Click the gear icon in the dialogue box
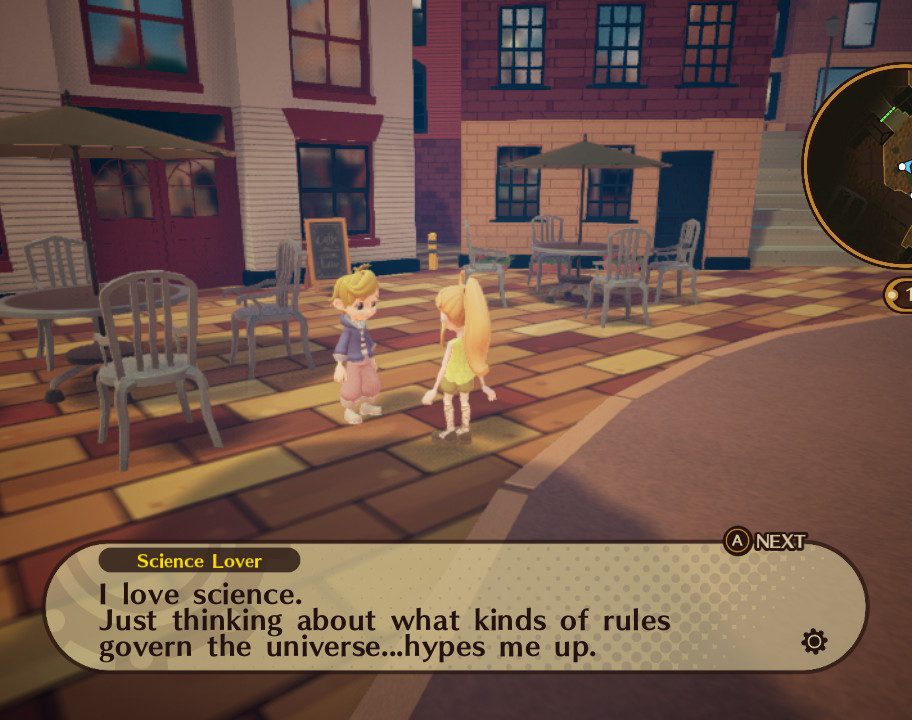Image resolution: width=912 pixels, height=720 pixels. click(x=815, y=641)
